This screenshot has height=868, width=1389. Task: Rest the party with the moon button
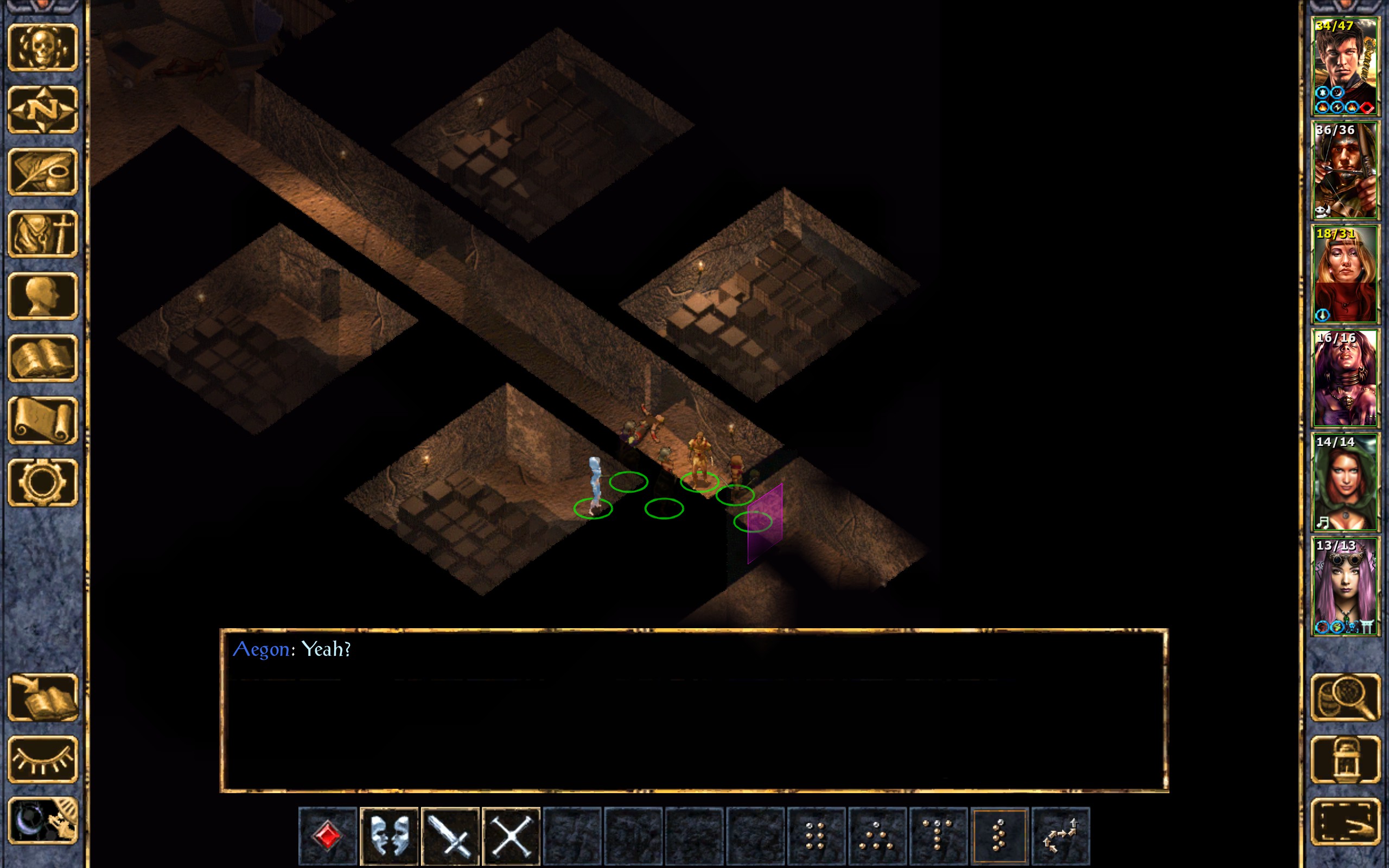(43, 821)
